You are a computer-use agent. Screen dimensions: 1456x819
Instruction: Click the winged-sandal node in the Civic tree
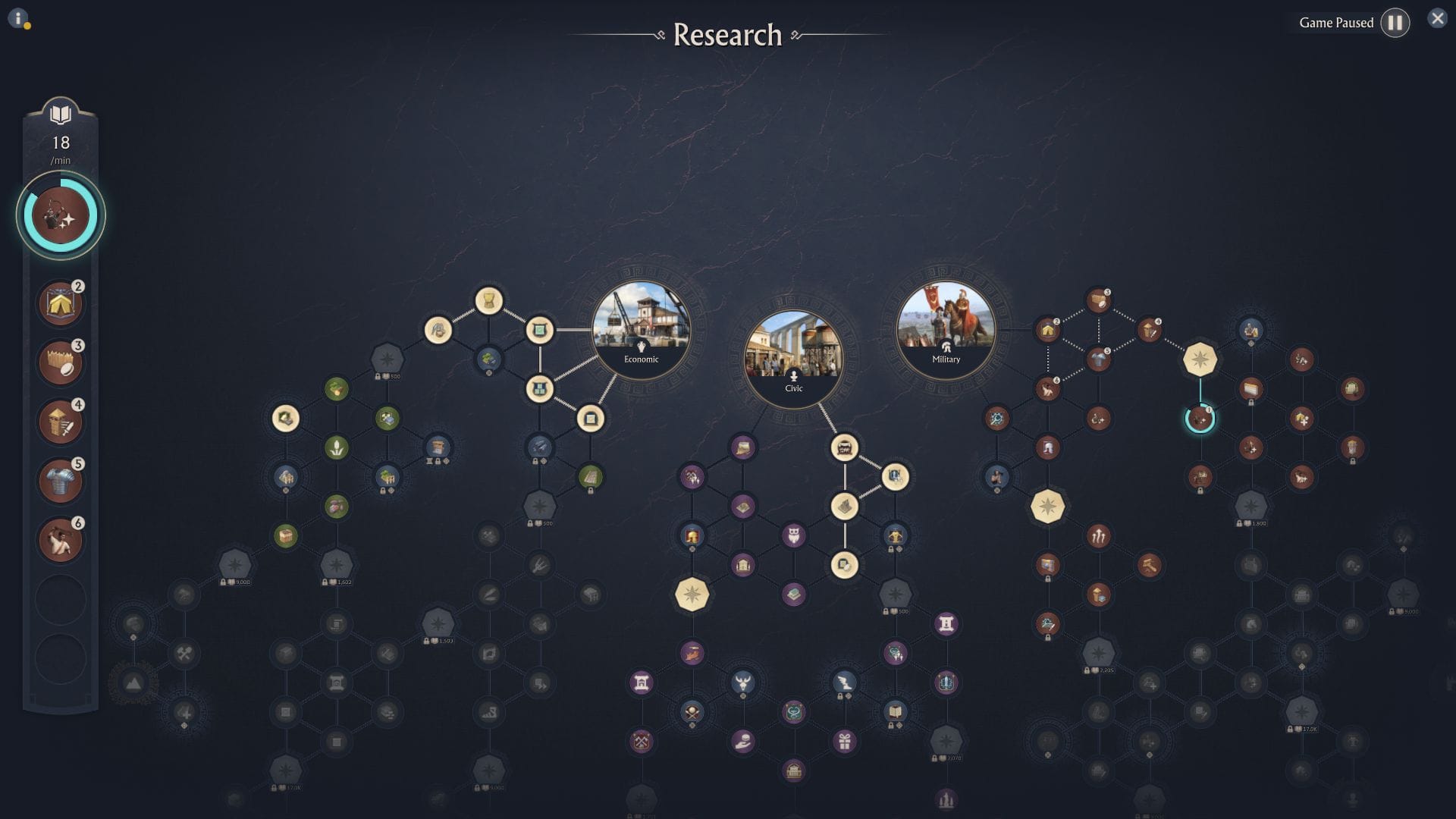(843, 681)
